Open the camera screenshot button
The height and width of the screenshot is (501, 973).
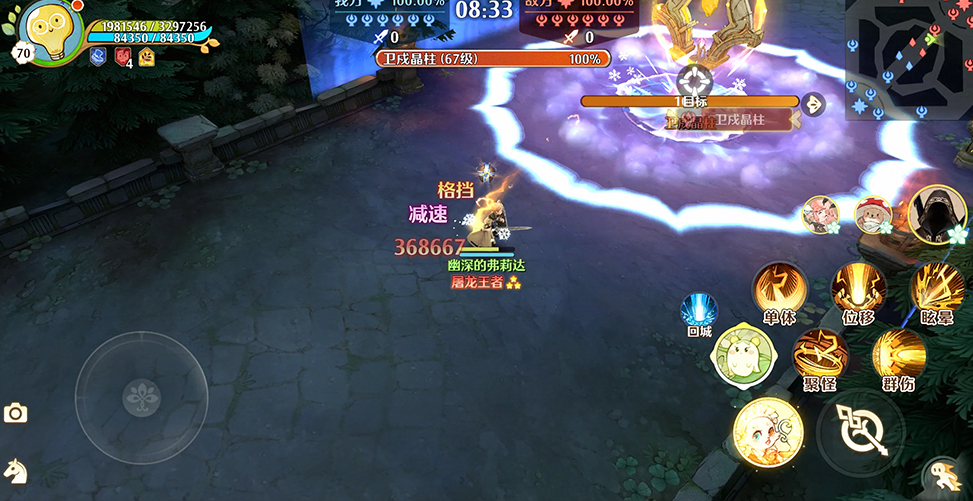click(15, 413)
